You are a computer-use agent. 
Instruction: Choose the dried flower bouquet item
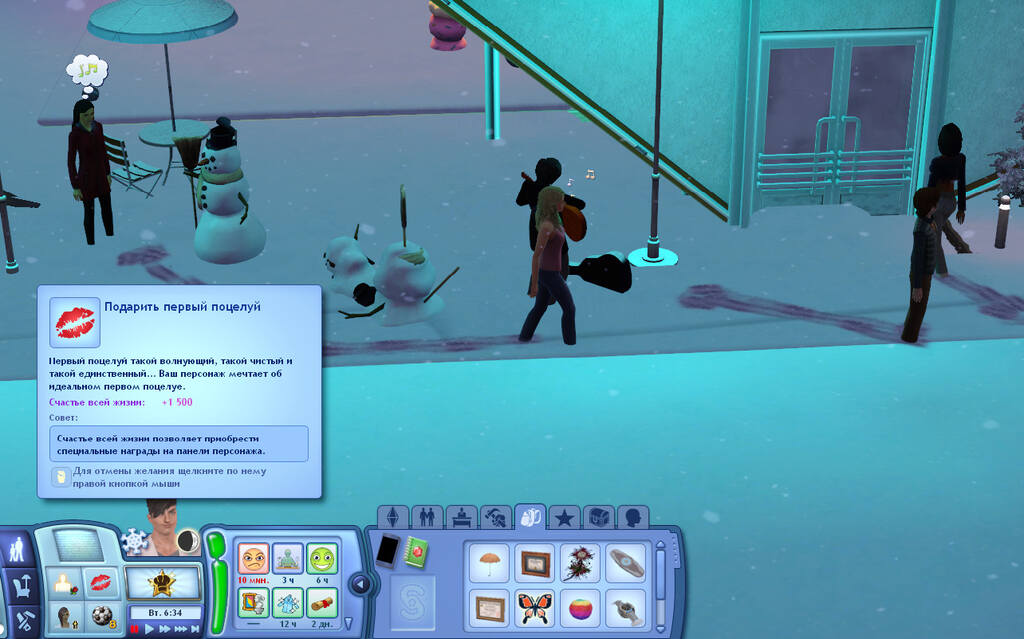[580, 562]
